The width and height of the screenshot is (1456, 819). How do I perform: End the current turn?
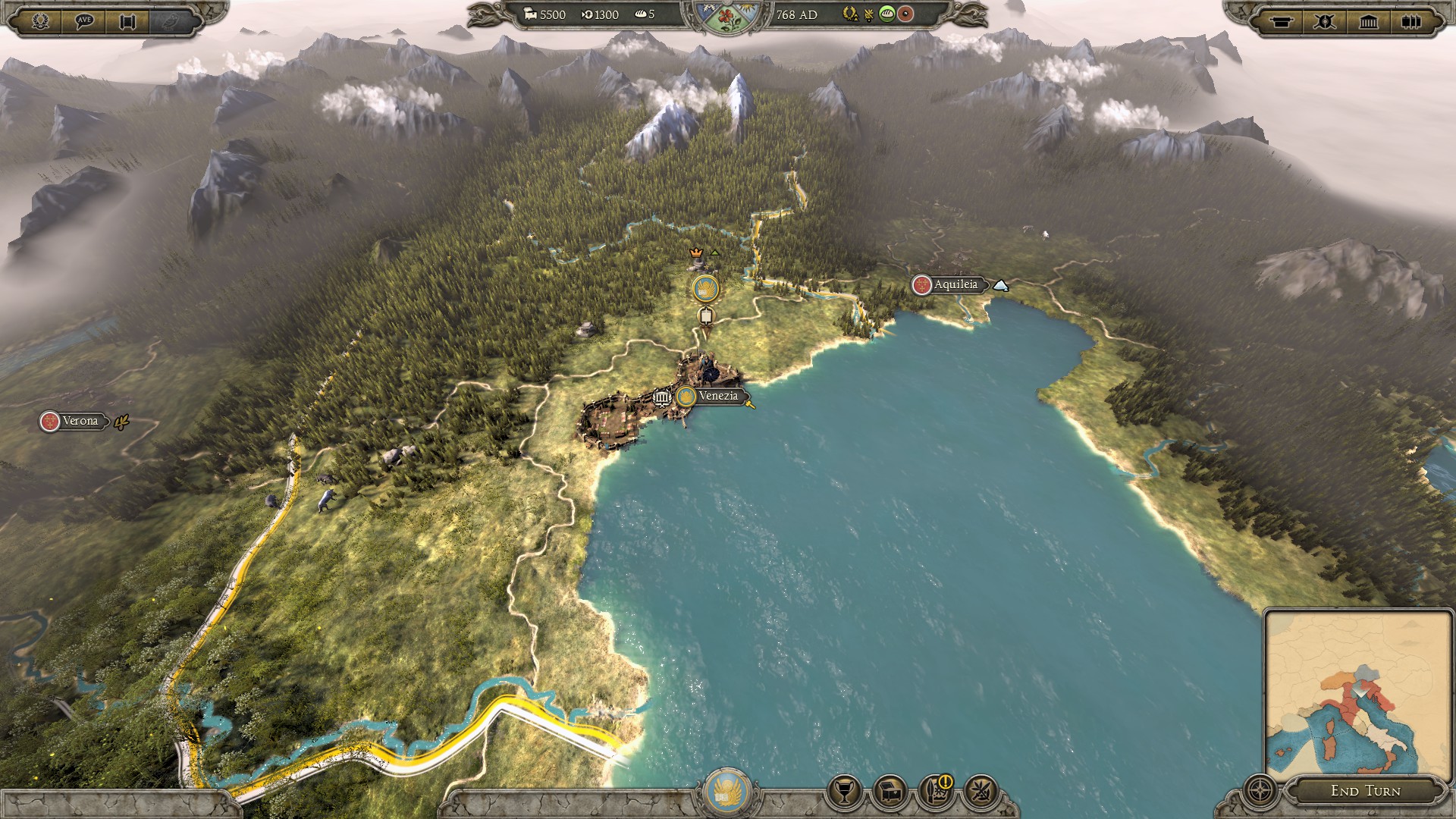point(1365,791)
